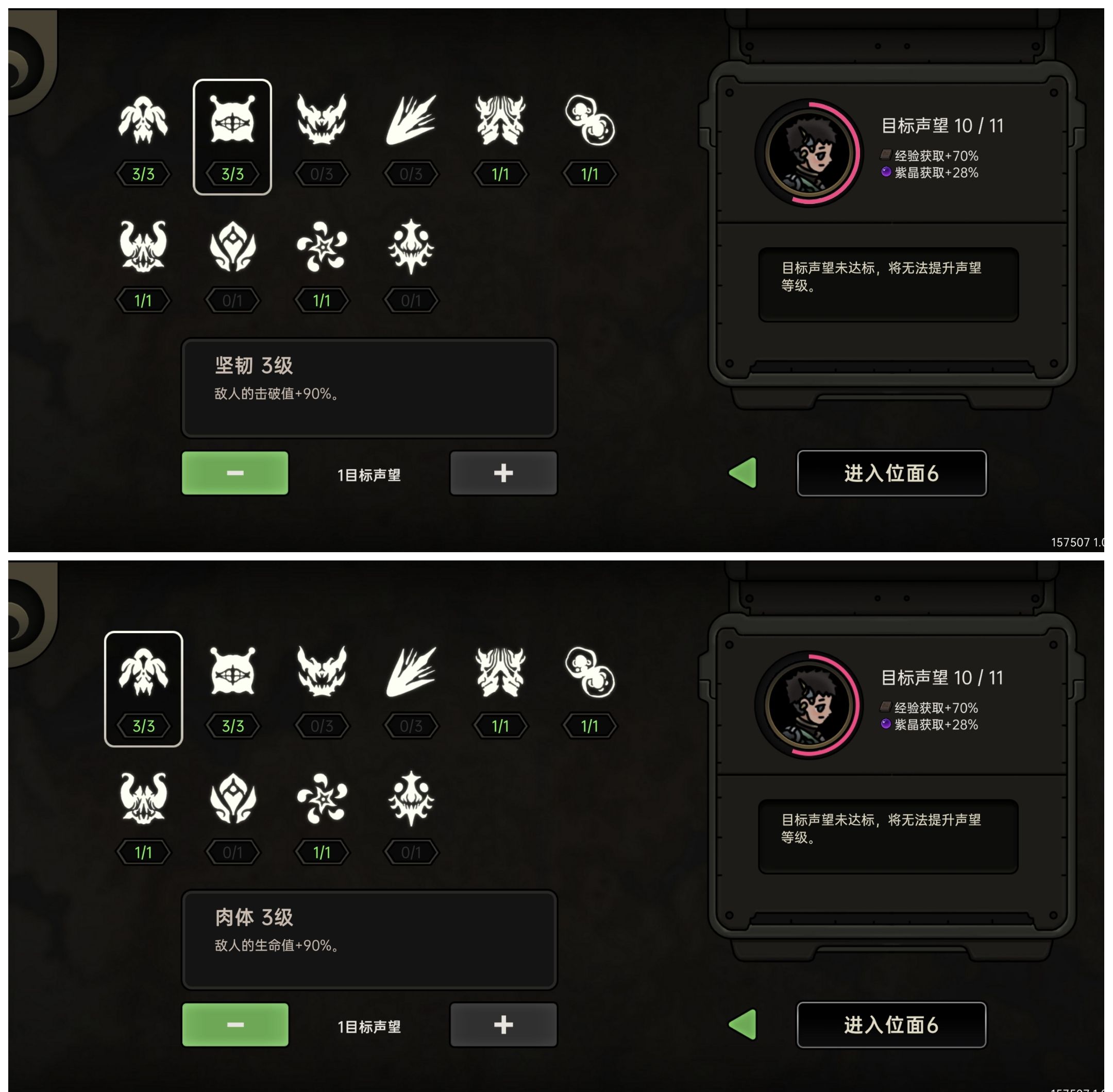
Task: Click the claw slash modifier showing 0/3
Action: [410, 121]
